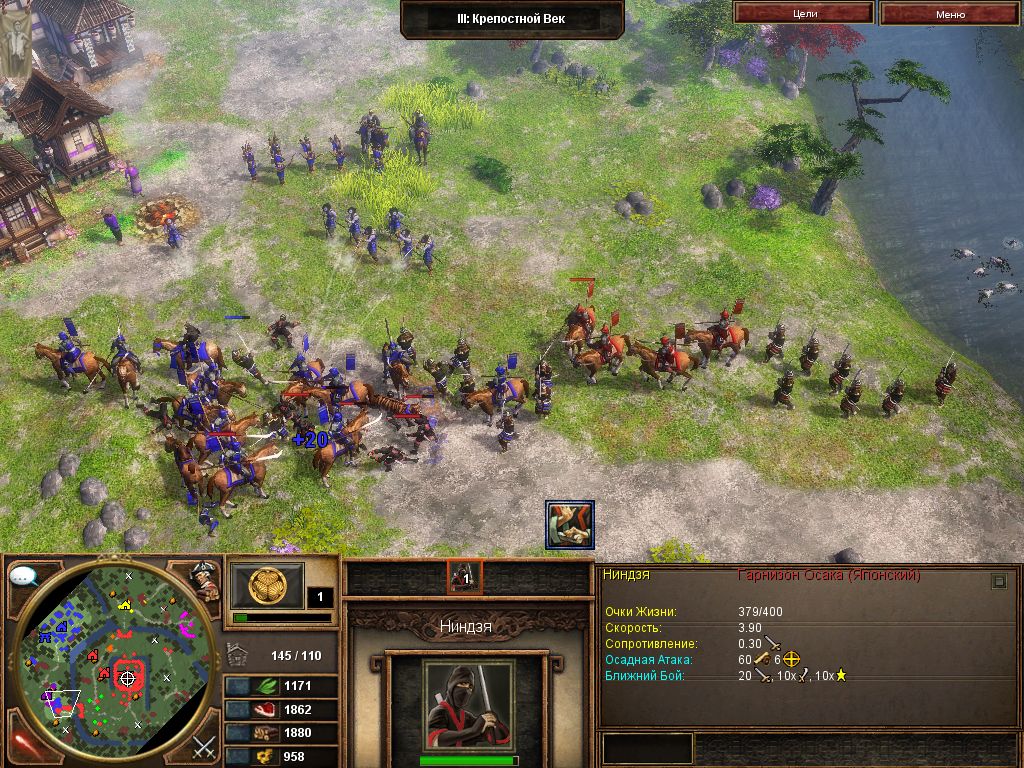The width and height of the screenshot is (1024, 768).
Task: Select the ninja unit group icon
Action: 464,577
